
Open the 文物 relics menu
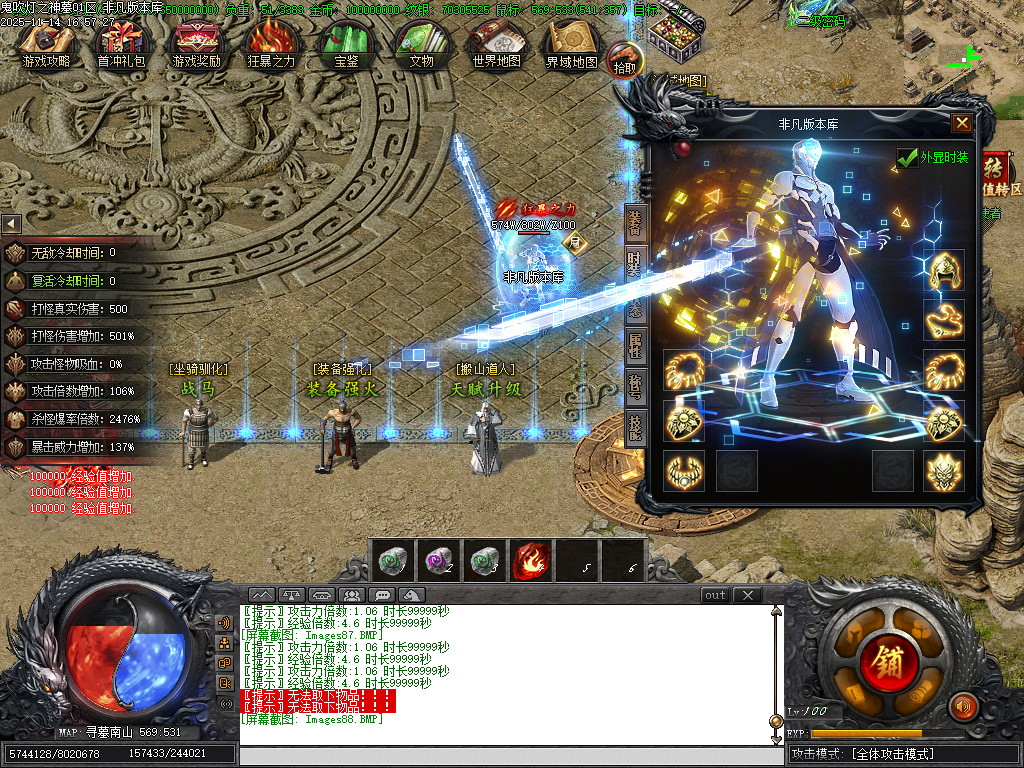(421, 45)
